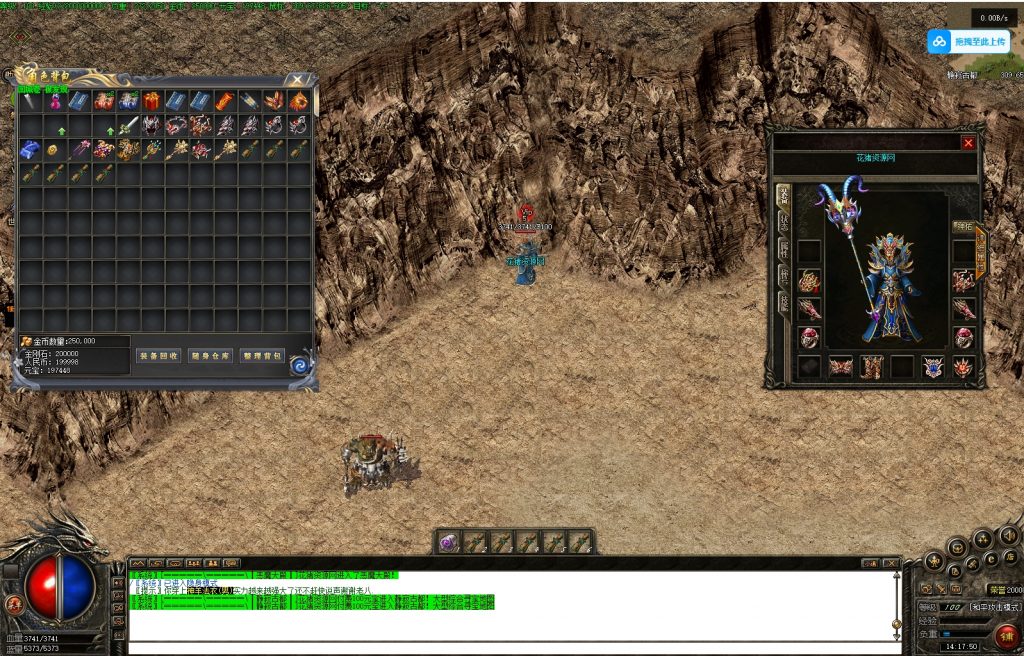Pick the silver sword in the backpack
Screen dimensions: 1024x656
(x=128, y=126)
